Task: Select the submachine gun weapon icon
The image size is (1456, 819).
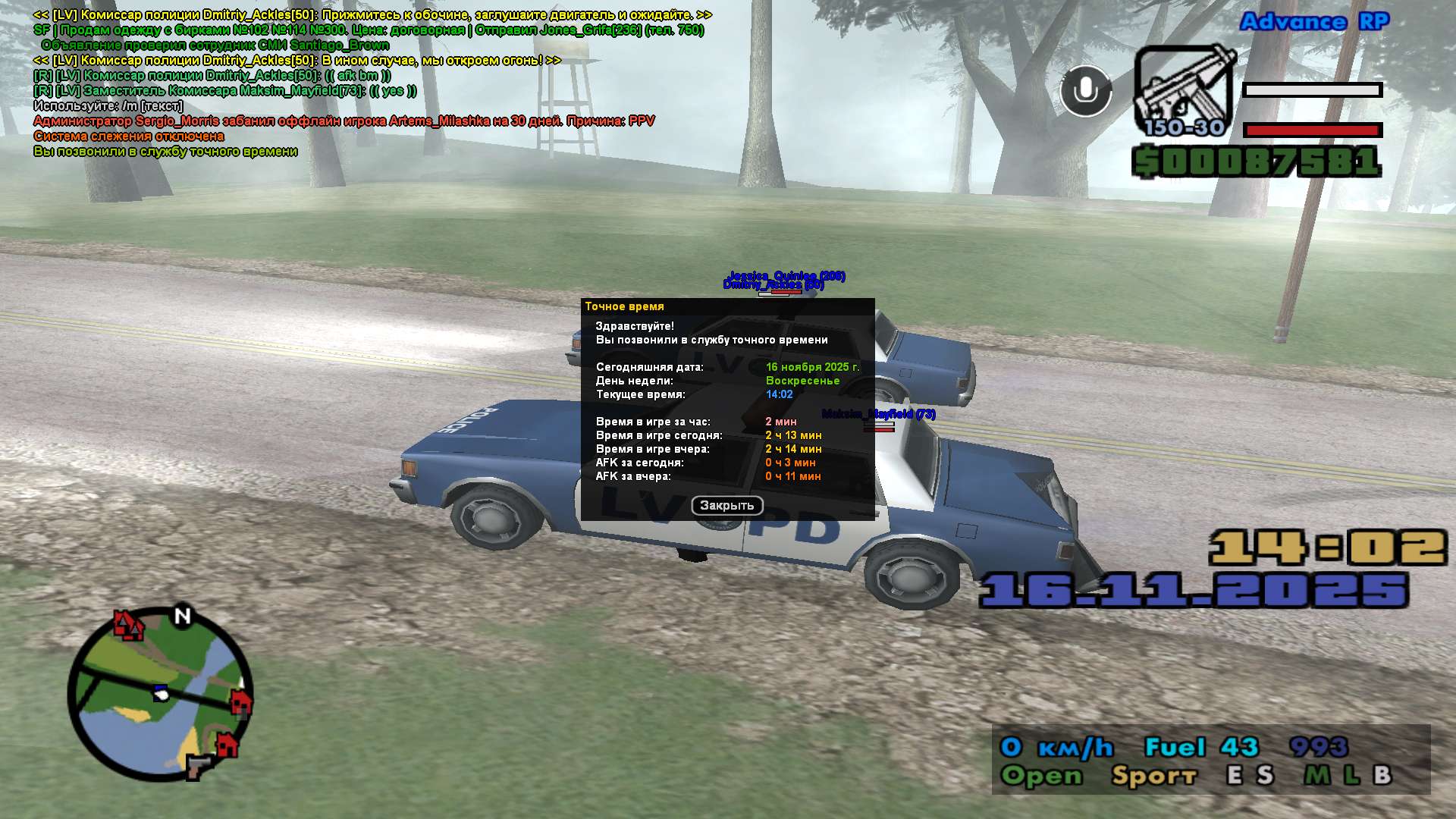Action: tap(1183, 91)
